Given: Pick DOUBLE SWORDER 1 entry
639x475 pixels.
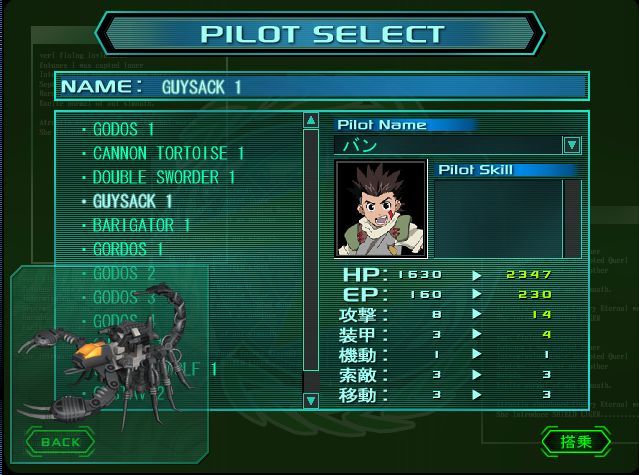Looking at the screenshot, I should tap(163, 178).
